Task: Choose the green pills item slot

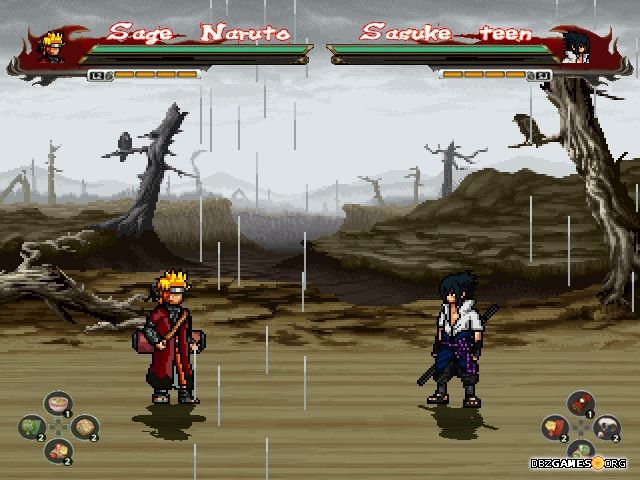Action: (580, 451)
